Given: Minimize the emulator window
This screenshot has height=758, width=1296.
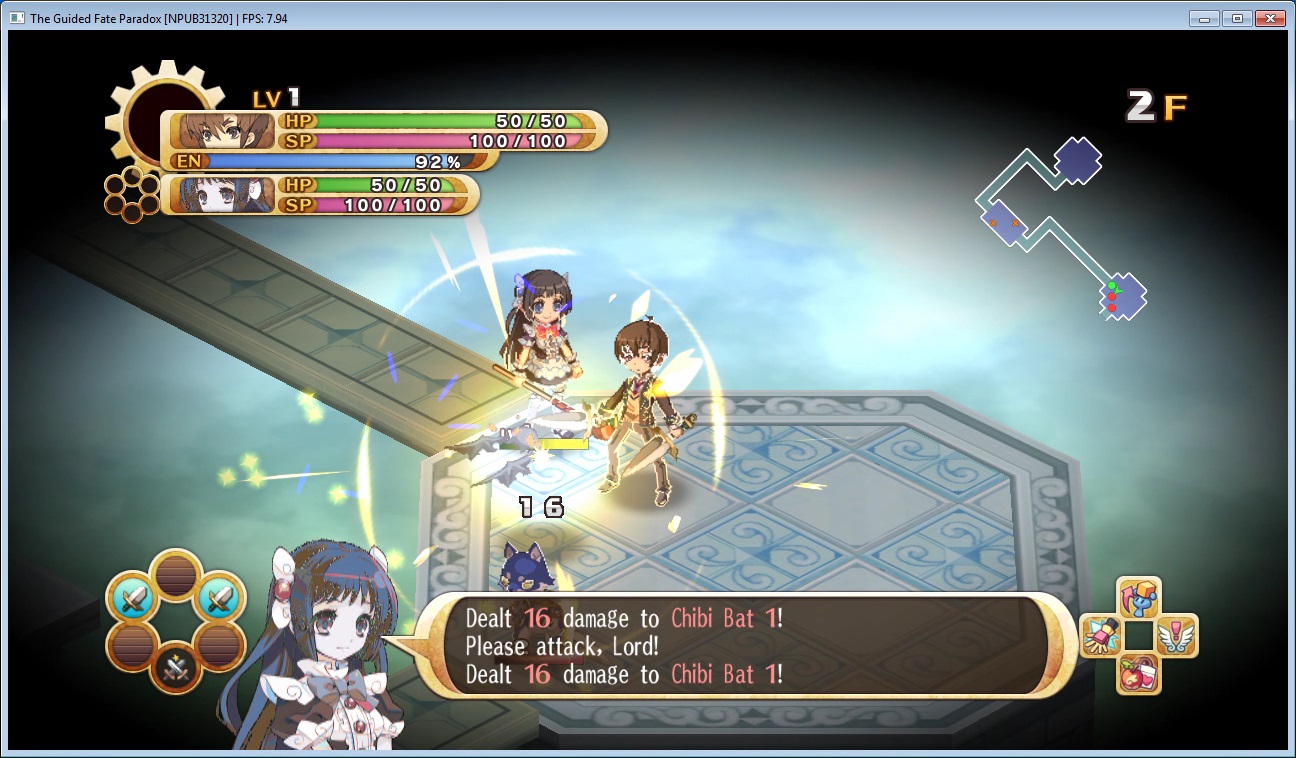Looking at the screenshot, I should (x=1205, y=18).
